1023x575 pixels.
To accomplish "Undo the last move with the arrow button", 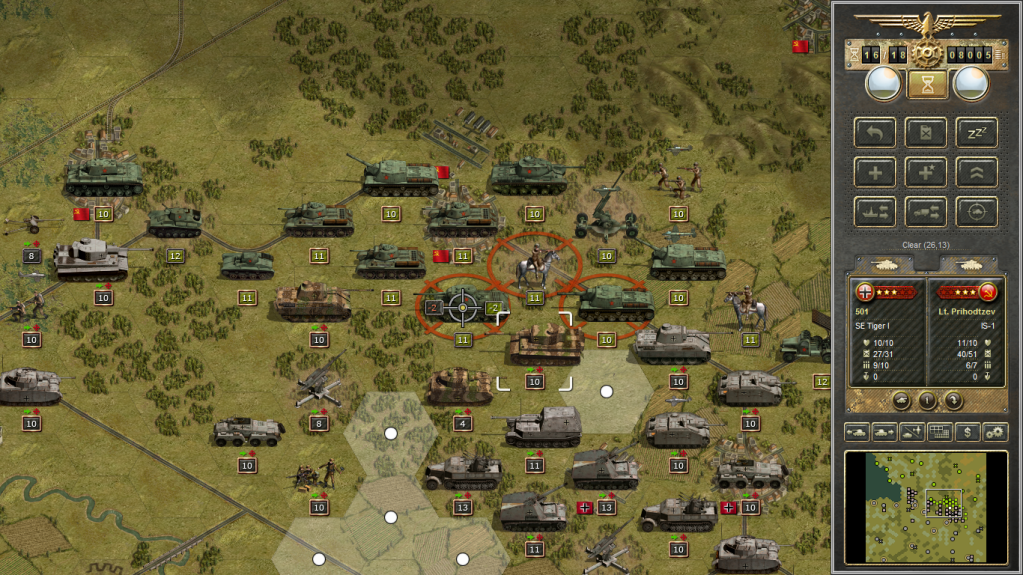I will click(875, 132).
